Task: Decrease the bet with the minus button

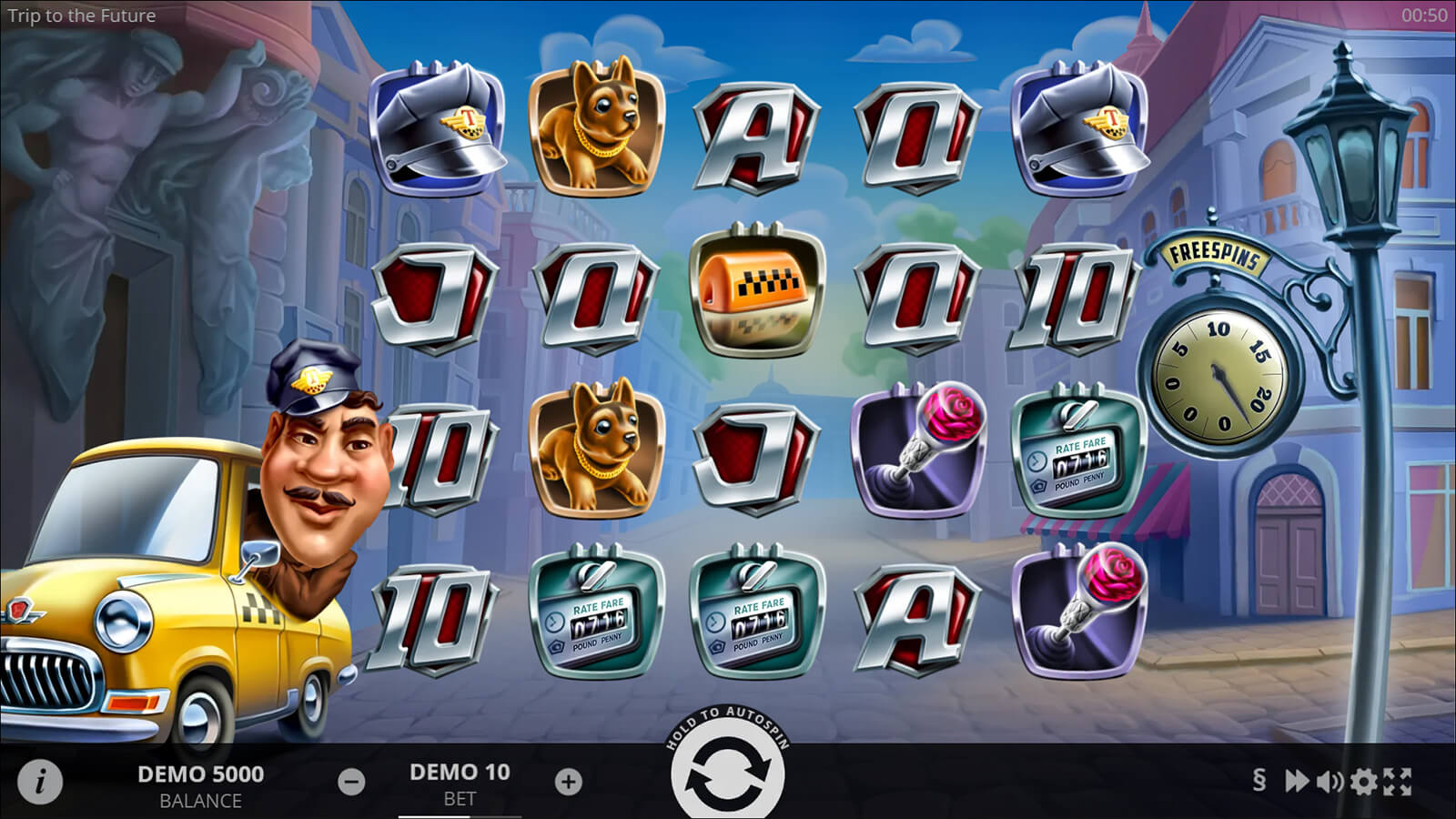Action: click(351, 782)
